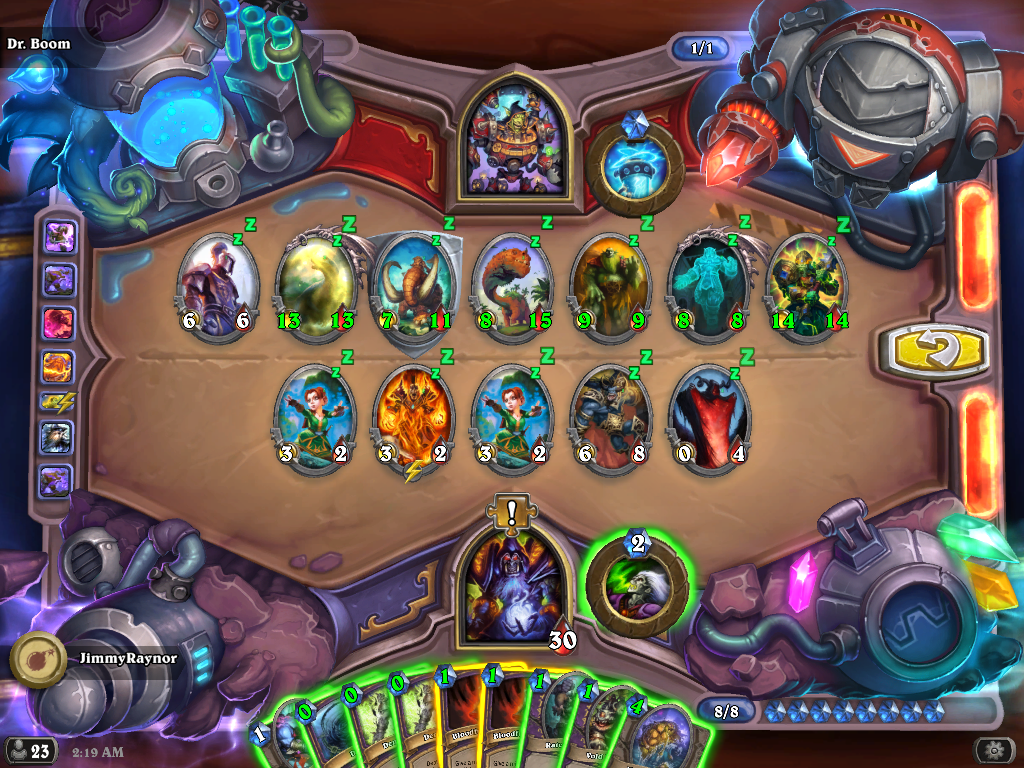
Task: Open the friends list showing 23
Action: pyautogui.click(x=30, y=750)
